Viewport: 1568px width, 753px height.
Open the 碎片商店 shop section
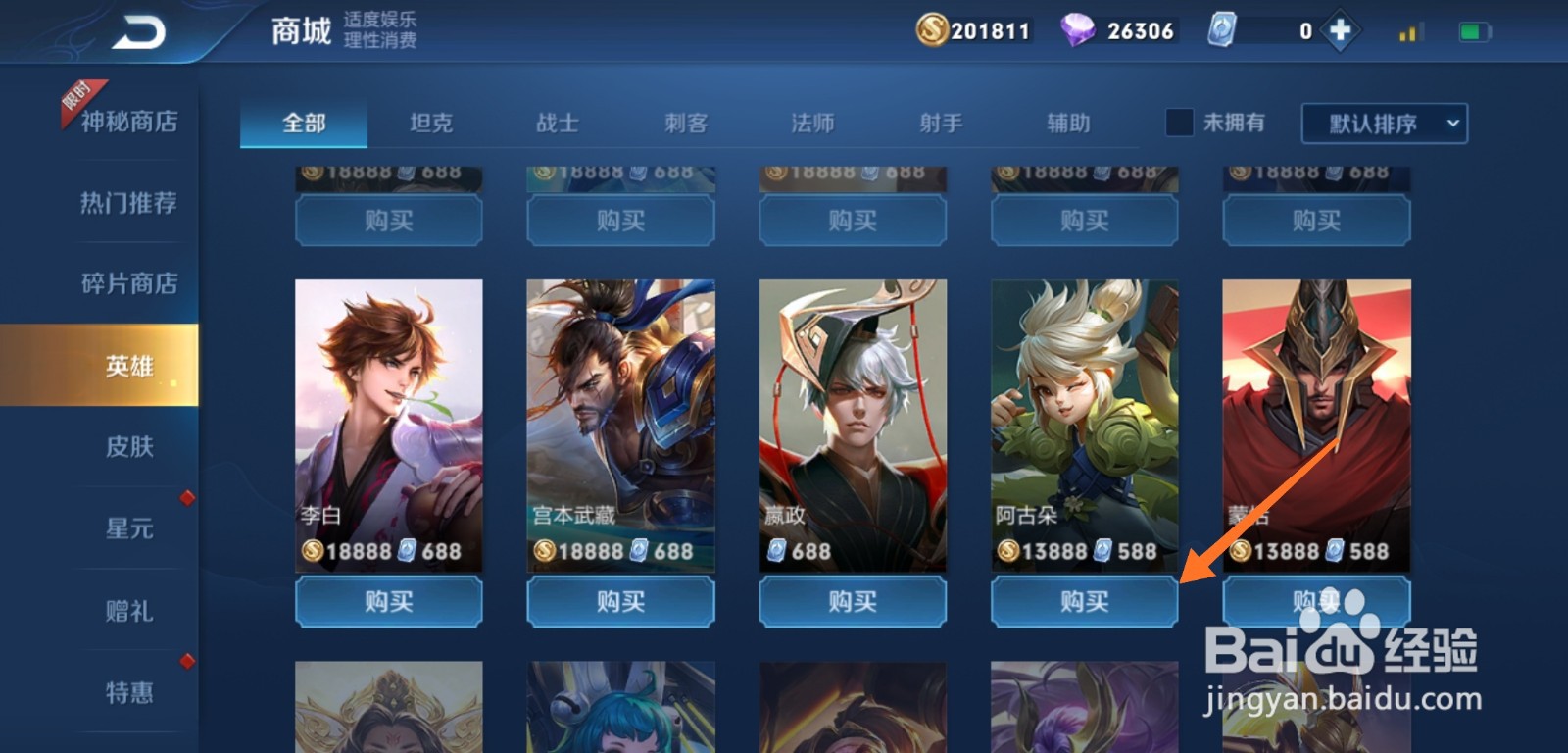(x=128, y=284)
